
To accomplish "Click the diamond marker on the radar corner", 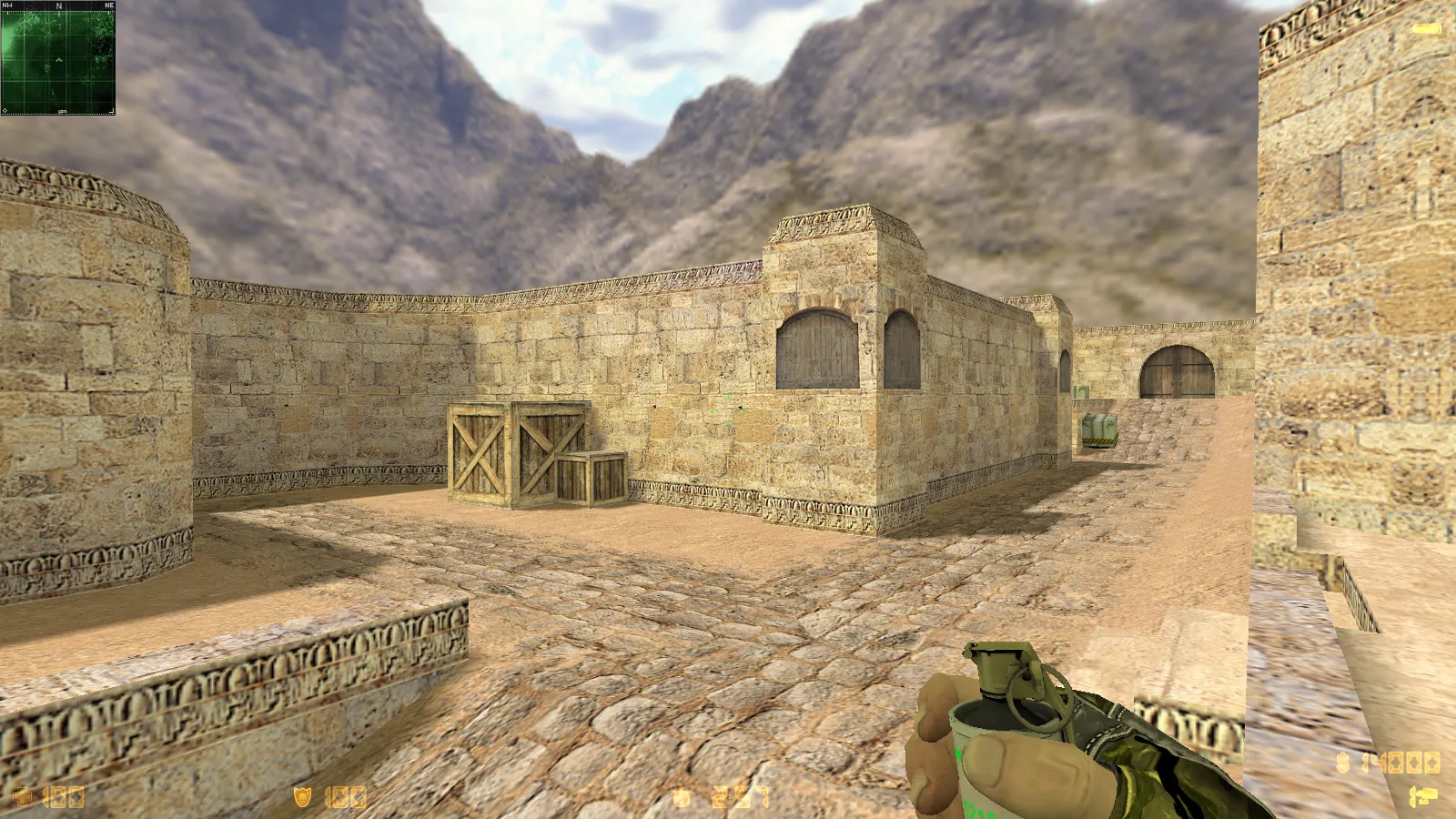I will click(x=5, y=110).
